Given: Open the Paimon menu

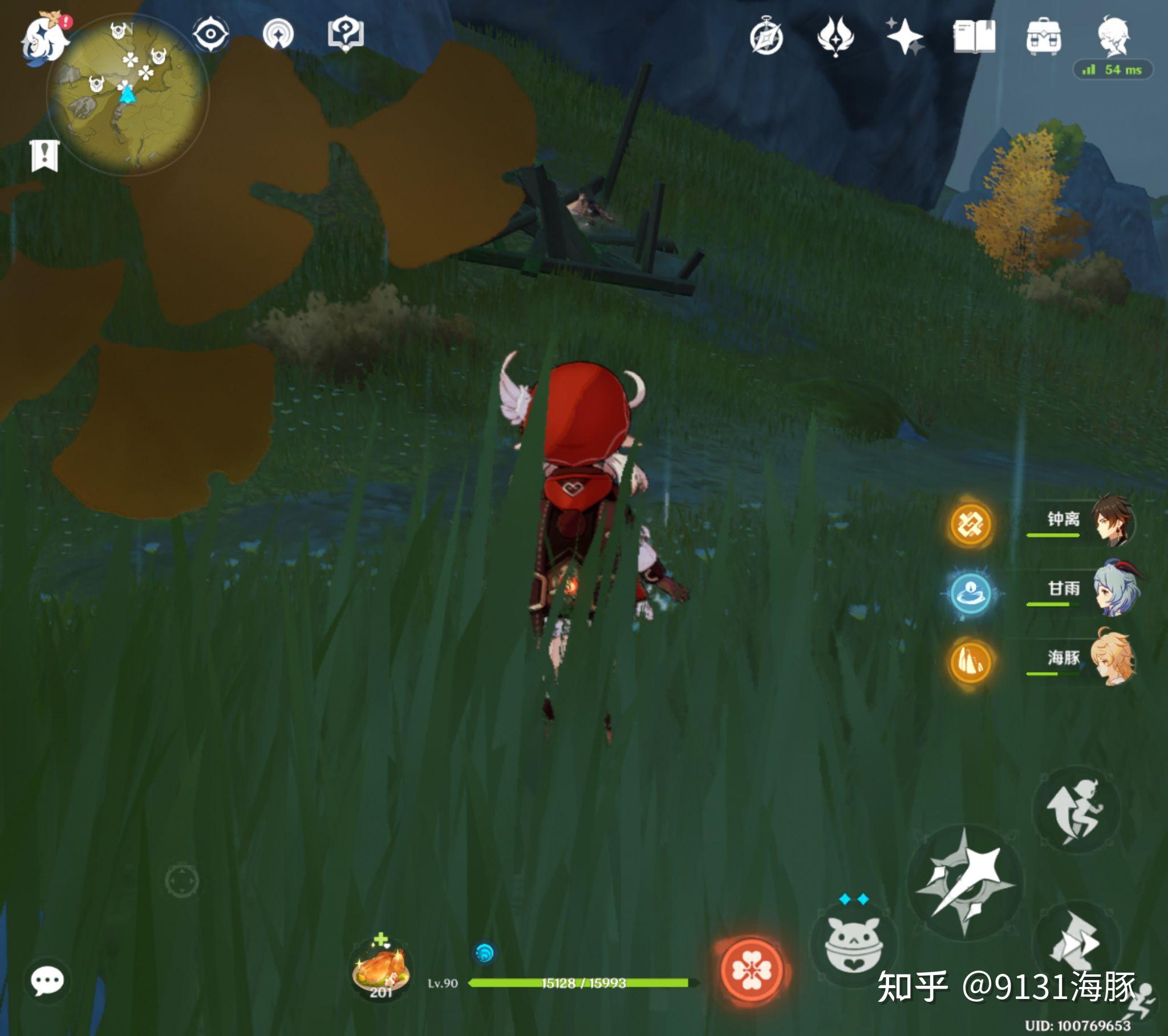Looking at the screenshot, I should 44,39.
